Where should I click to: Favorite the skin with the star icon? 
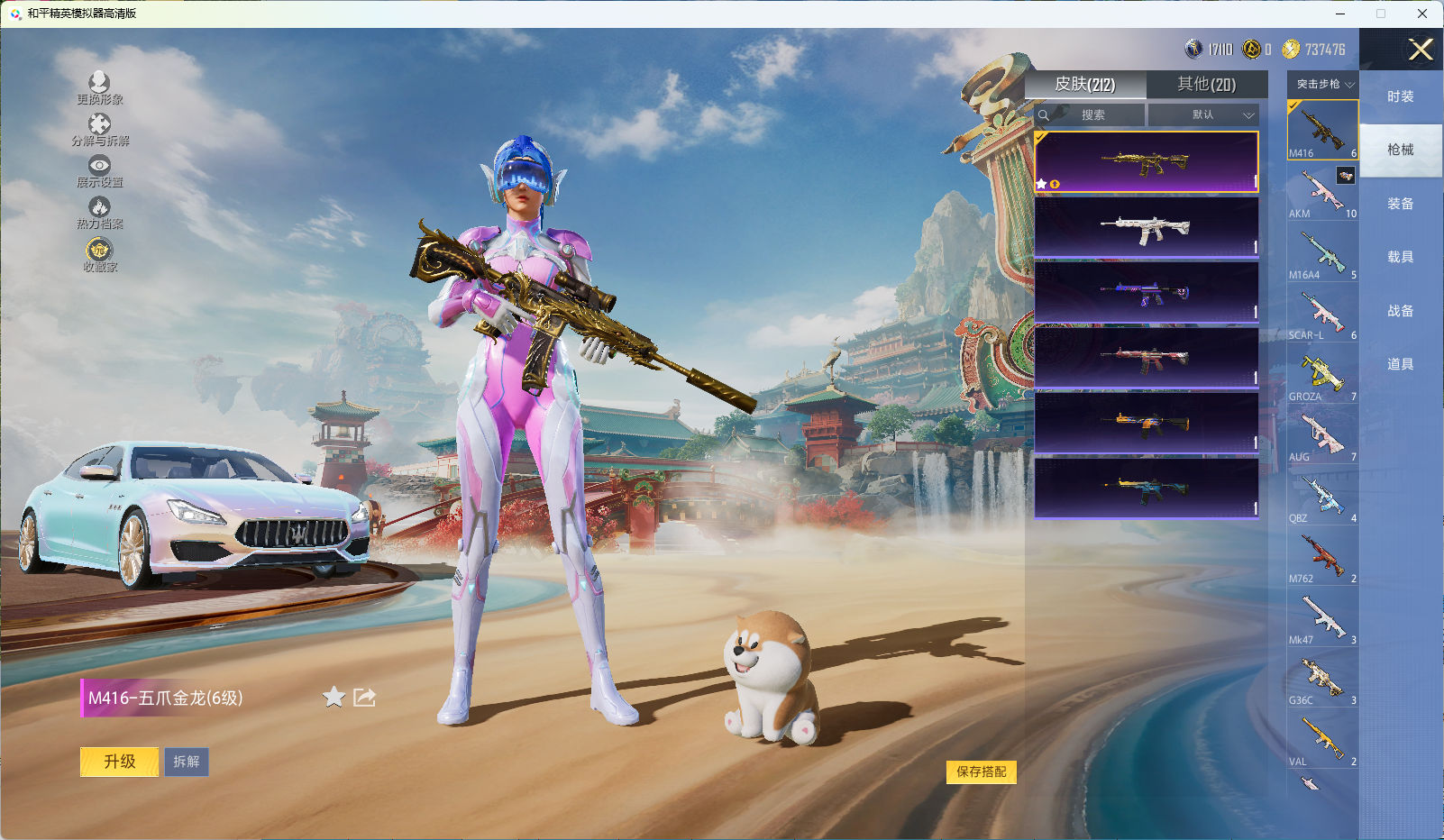334,697
